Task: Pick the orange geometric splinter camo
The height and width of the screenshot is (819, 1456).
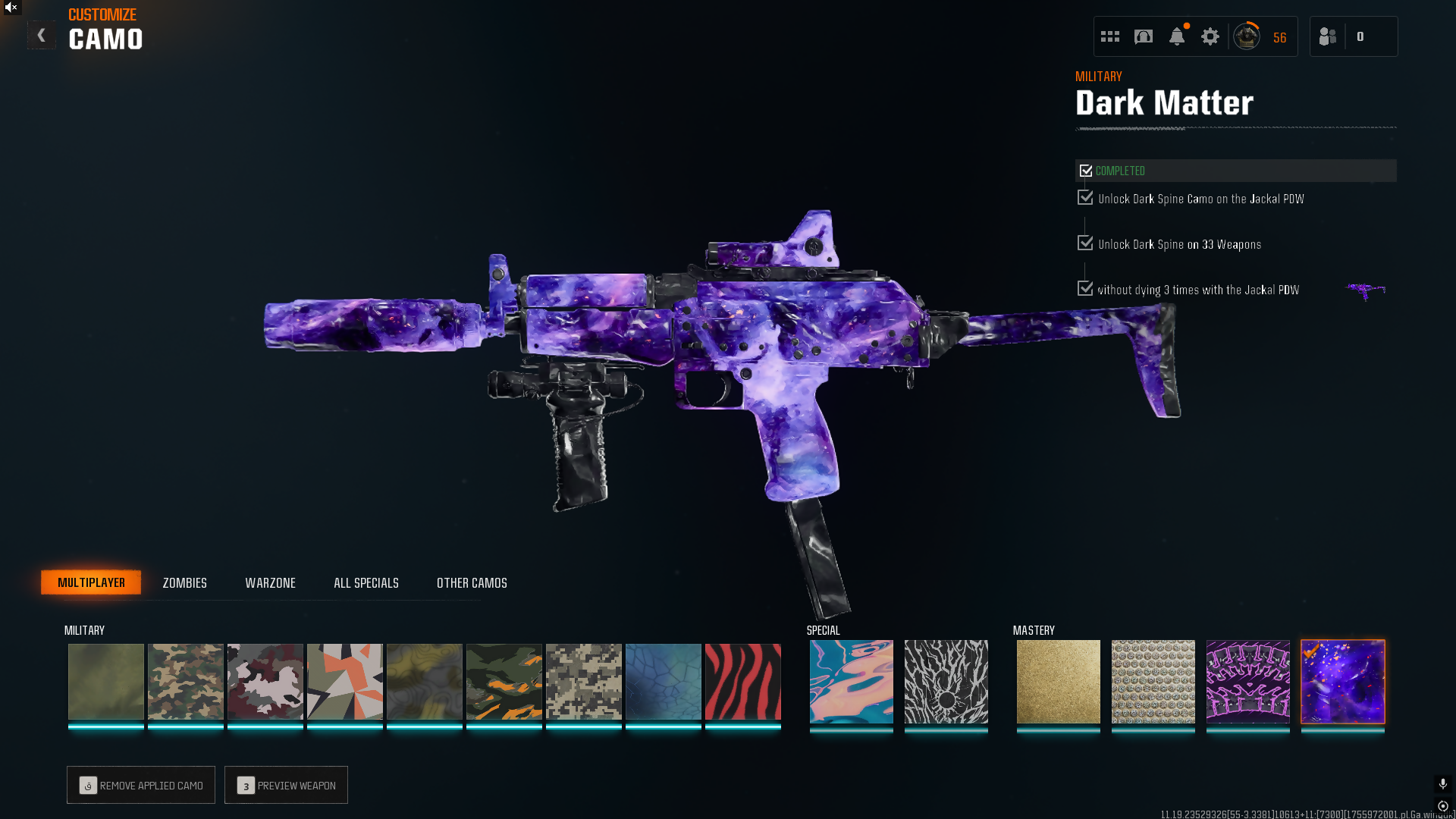Action: click(x=344, y=681)
